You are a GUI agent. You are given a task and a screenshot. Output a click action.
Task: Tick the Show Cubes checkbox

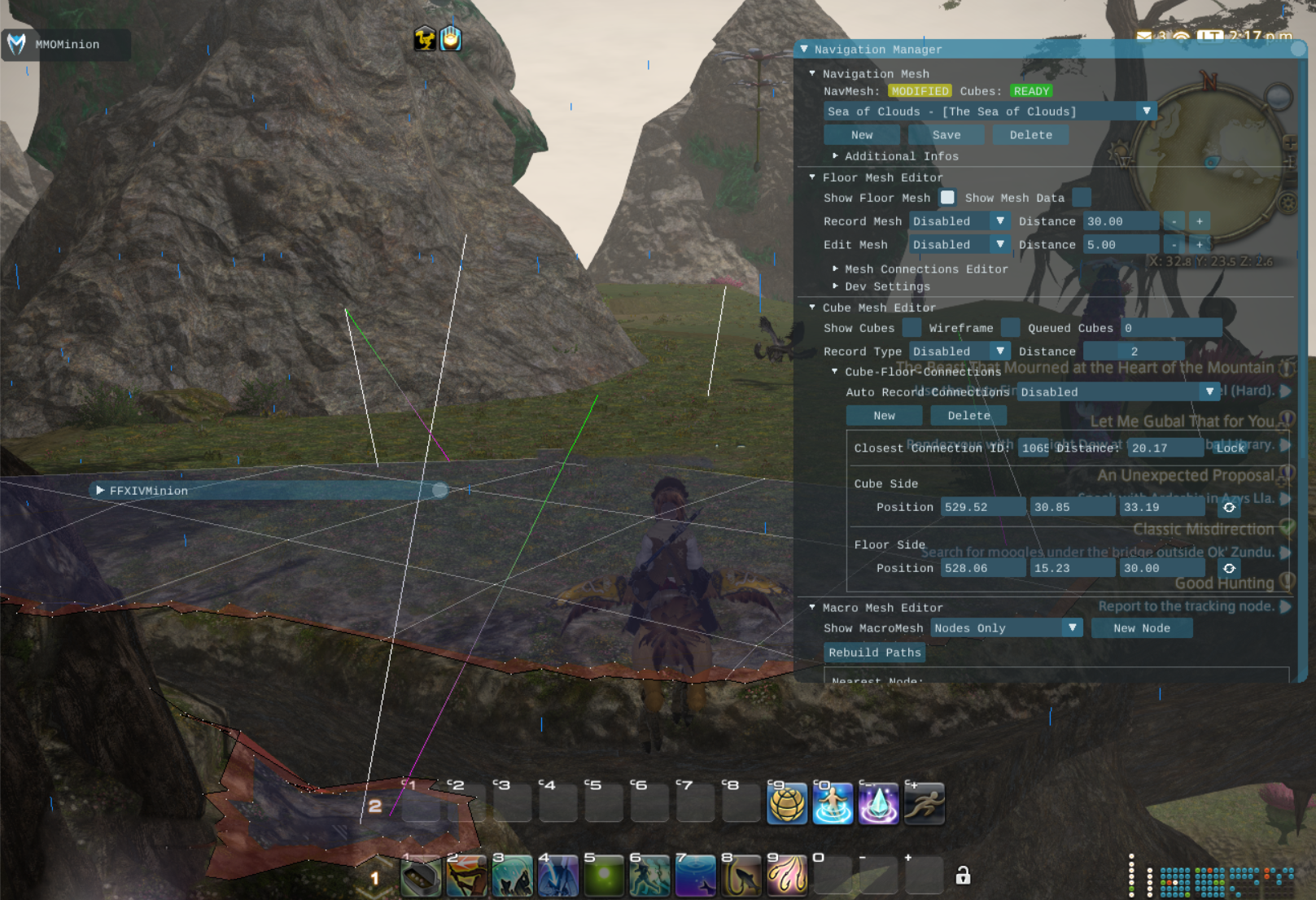pyautogui.click(x=912, y=328)
